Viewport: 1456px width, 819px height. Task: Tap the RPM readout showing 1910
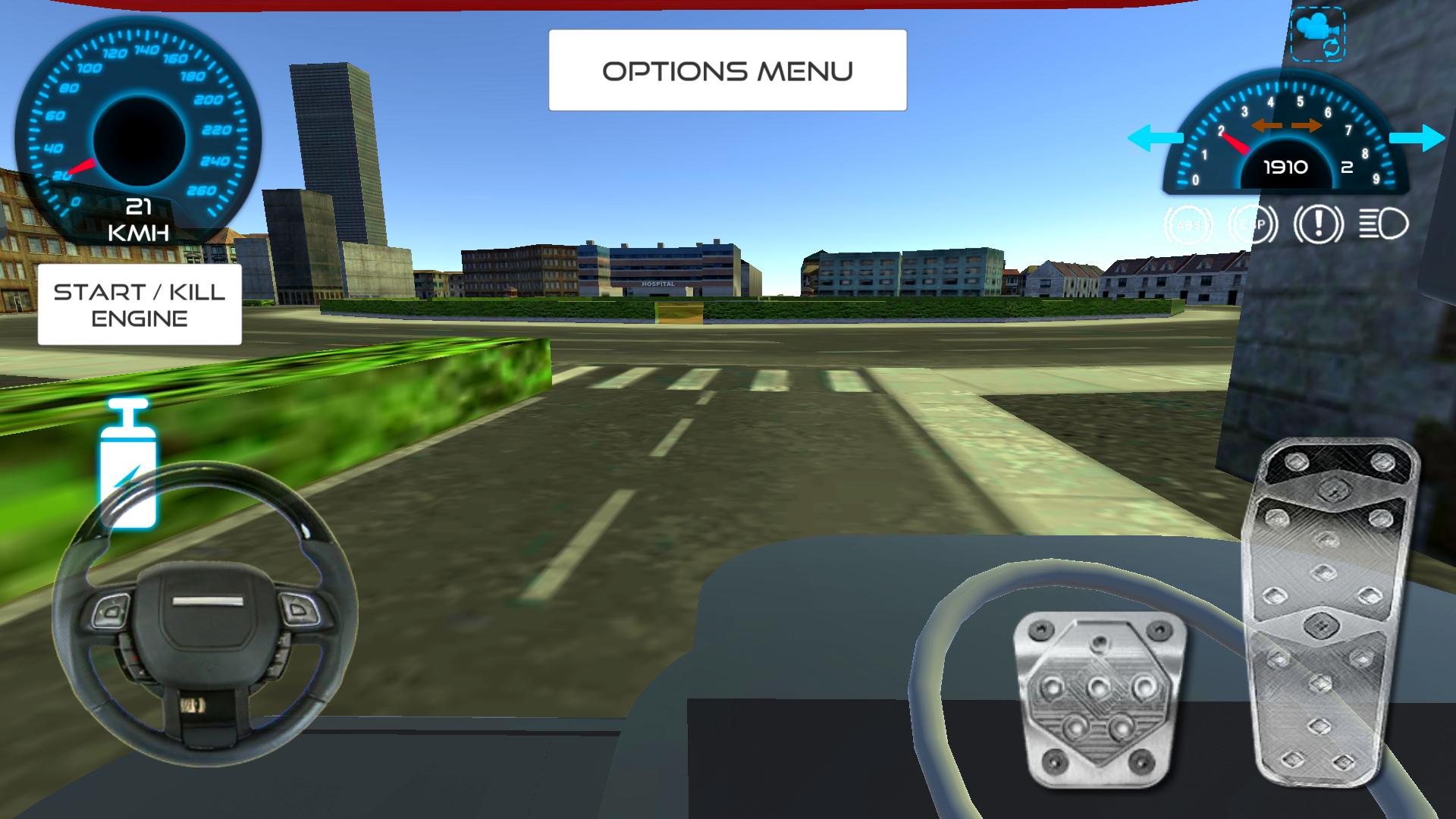tap(1285, 166)
